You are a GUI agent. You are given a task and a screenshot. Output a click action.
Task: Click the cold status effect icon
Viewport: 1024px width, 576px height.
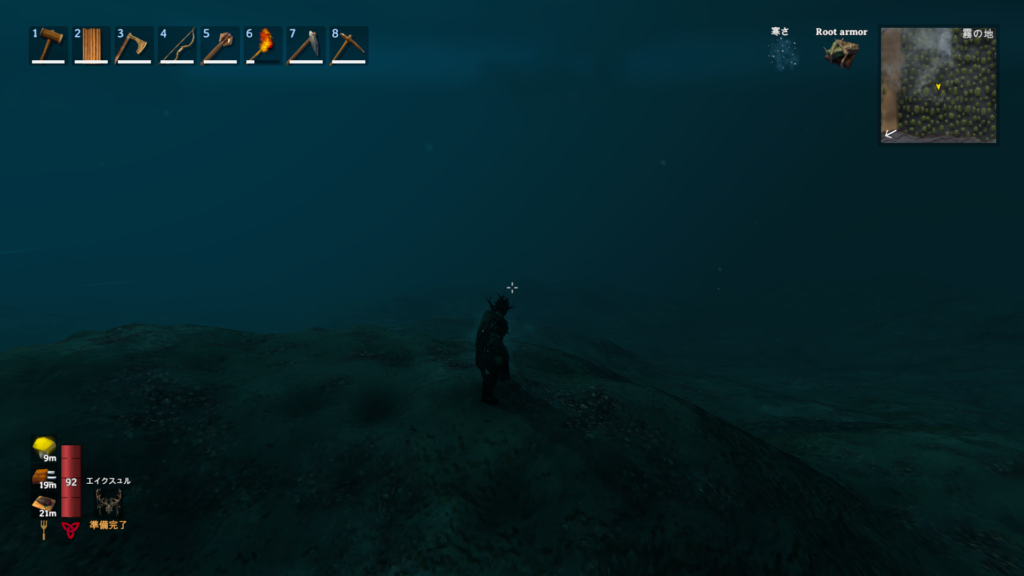(x=781, y=53)
